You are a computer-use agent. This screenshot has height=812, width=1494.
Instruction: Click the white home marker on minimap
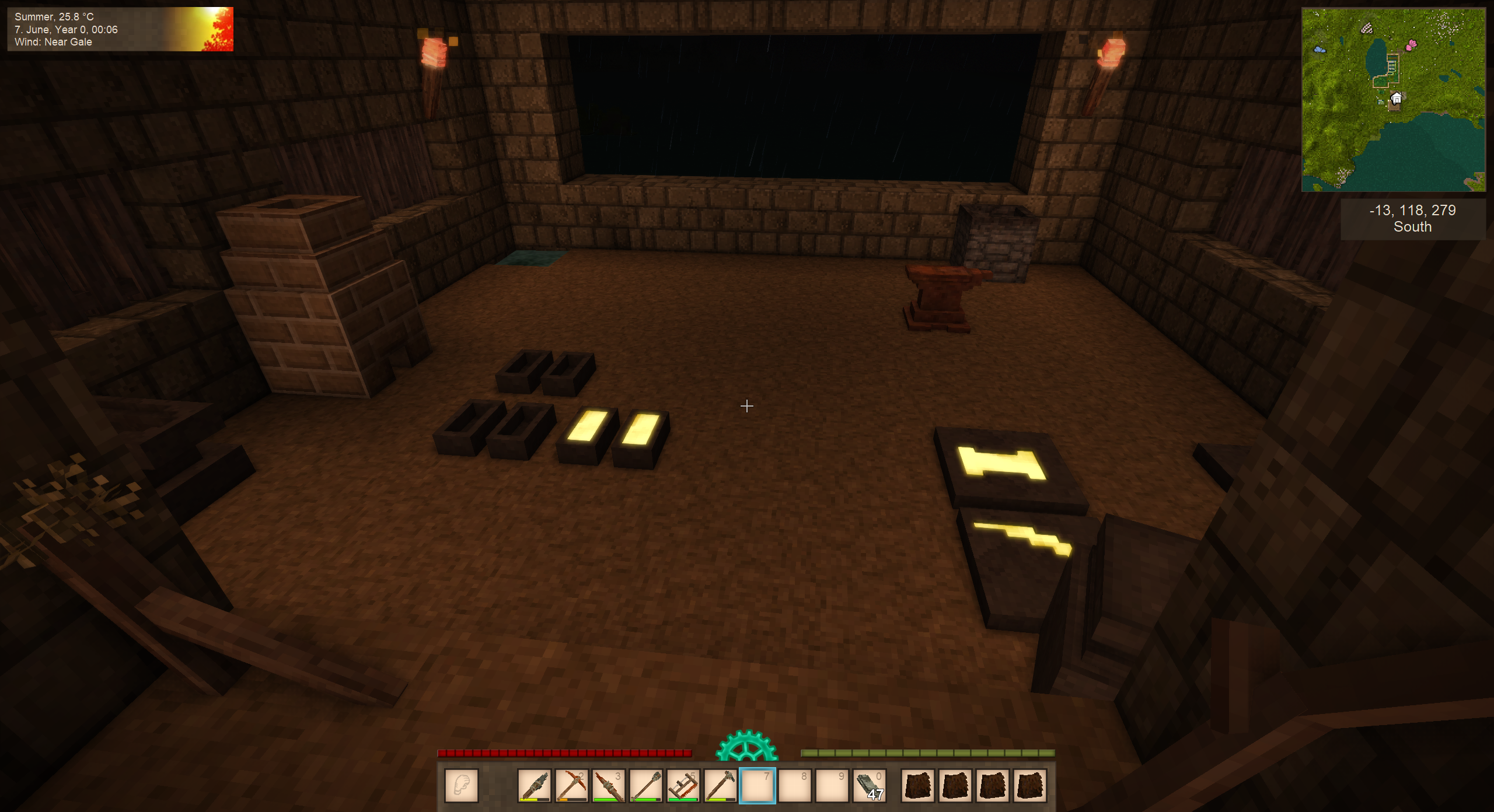click(1396, 99)
